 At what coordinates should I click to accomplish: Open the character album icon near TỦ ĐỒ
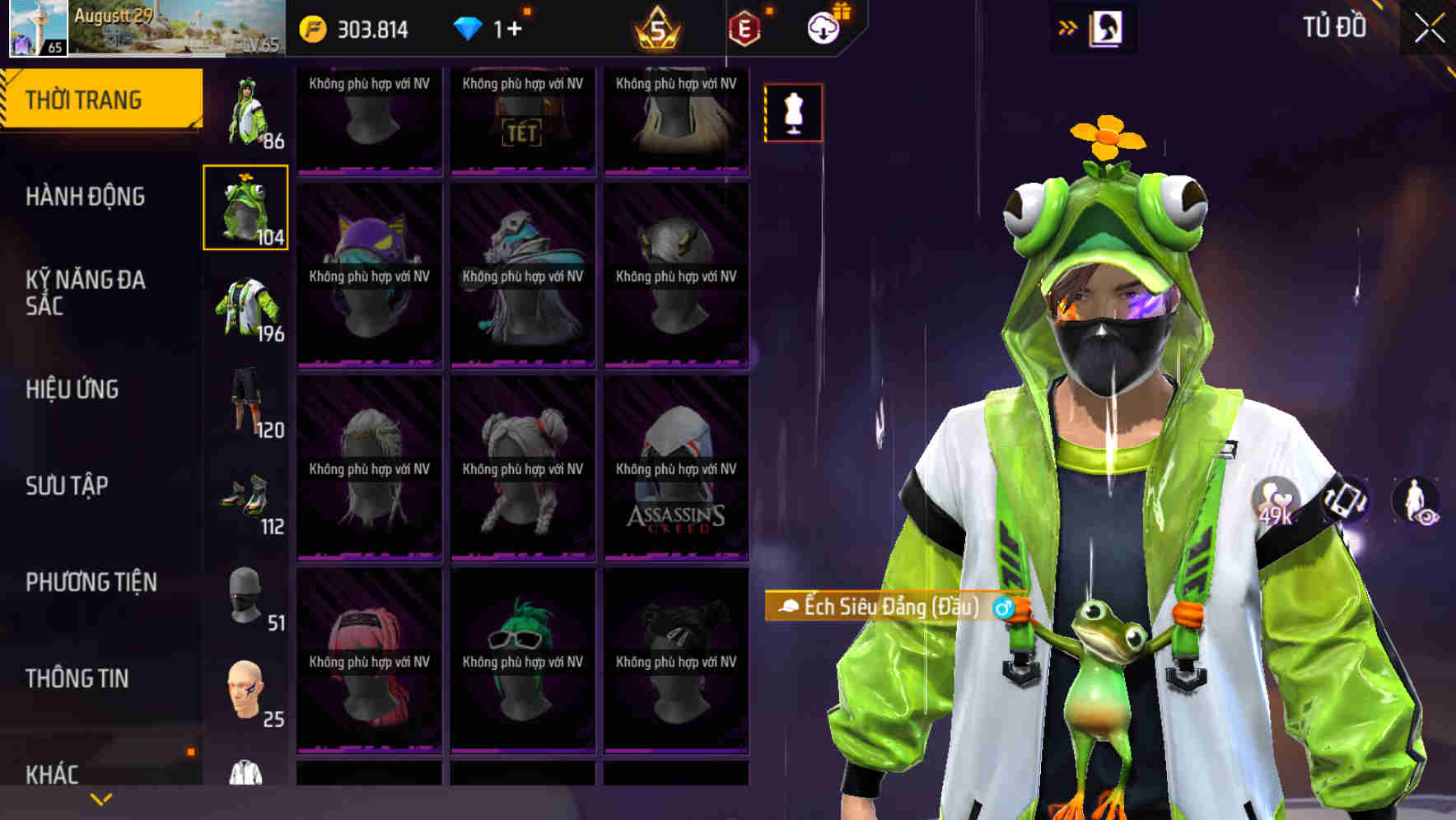(x=1107, y=27)
